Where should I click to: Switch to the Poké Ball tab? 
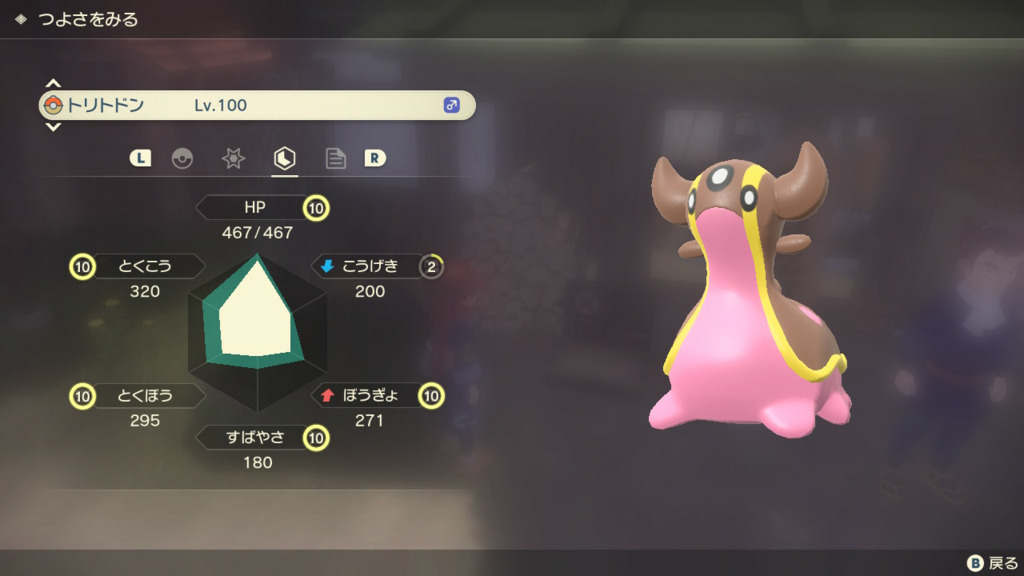182,158
